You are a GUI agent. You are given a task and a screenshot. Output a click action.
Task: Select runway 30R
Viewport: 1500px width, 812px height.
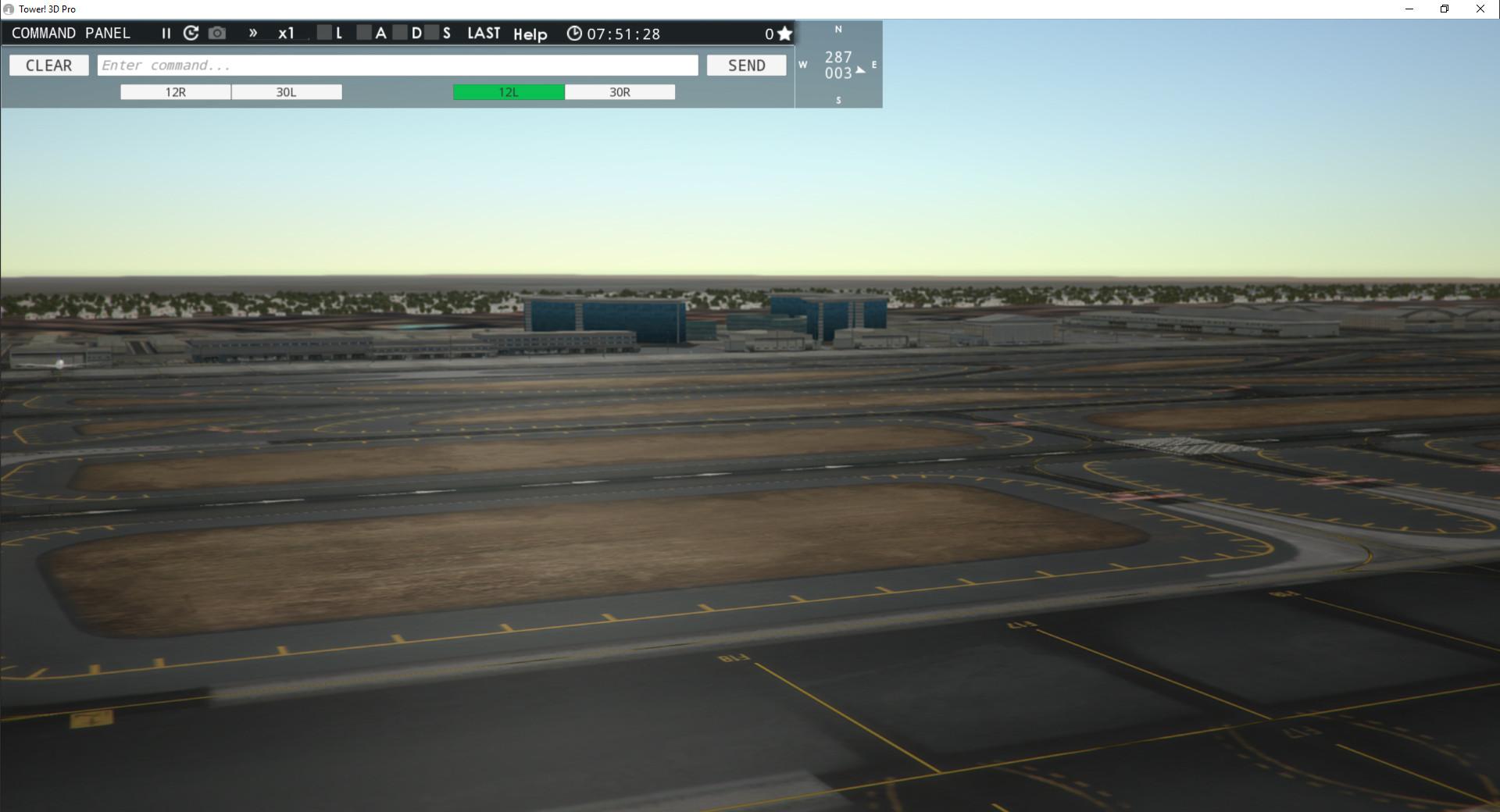[x=620, y=91]
